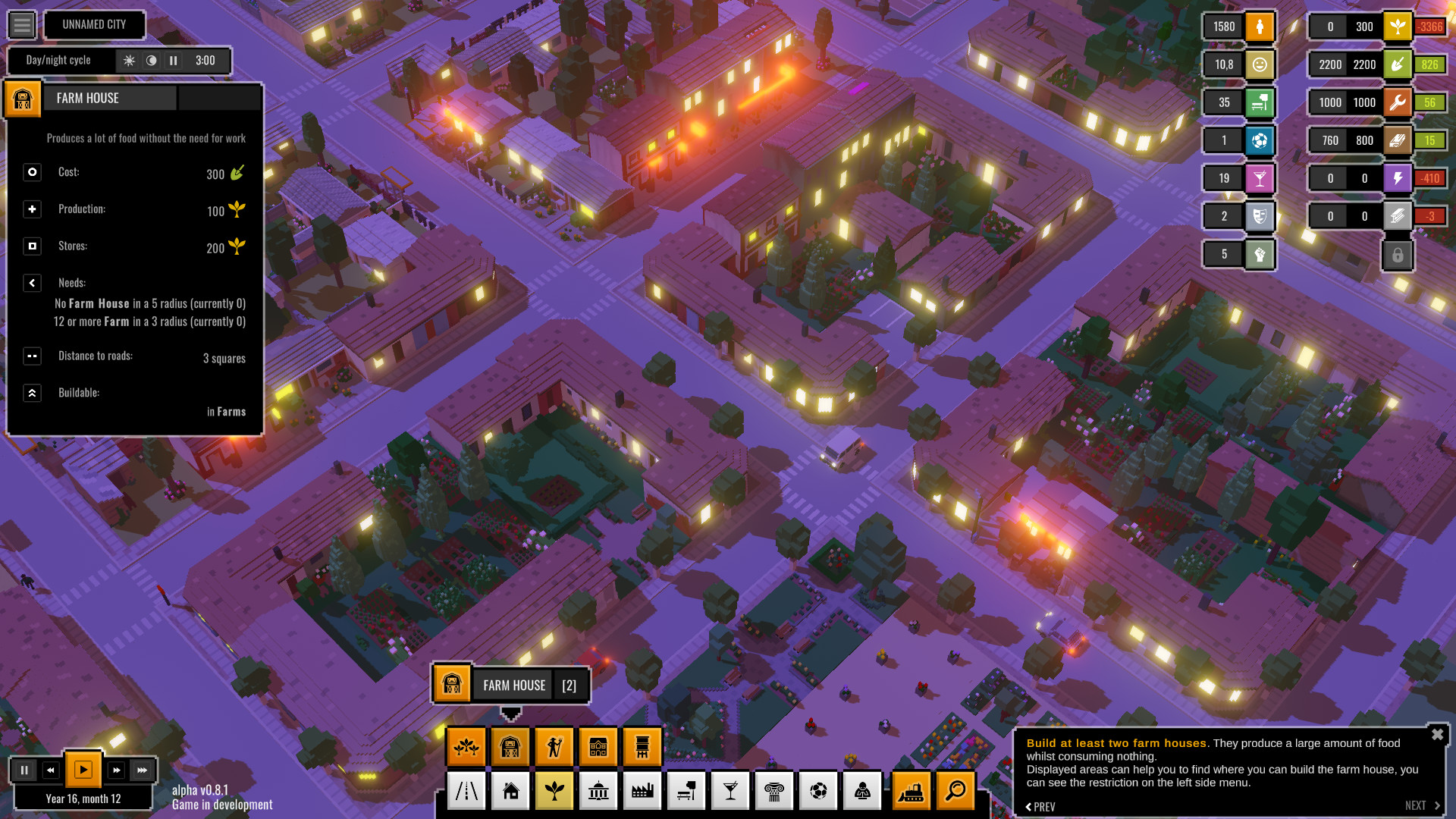Select the silo building from the farming submenu
Image resolution: width=1456 pixels, height=819 pixels.
coord(642,746)
